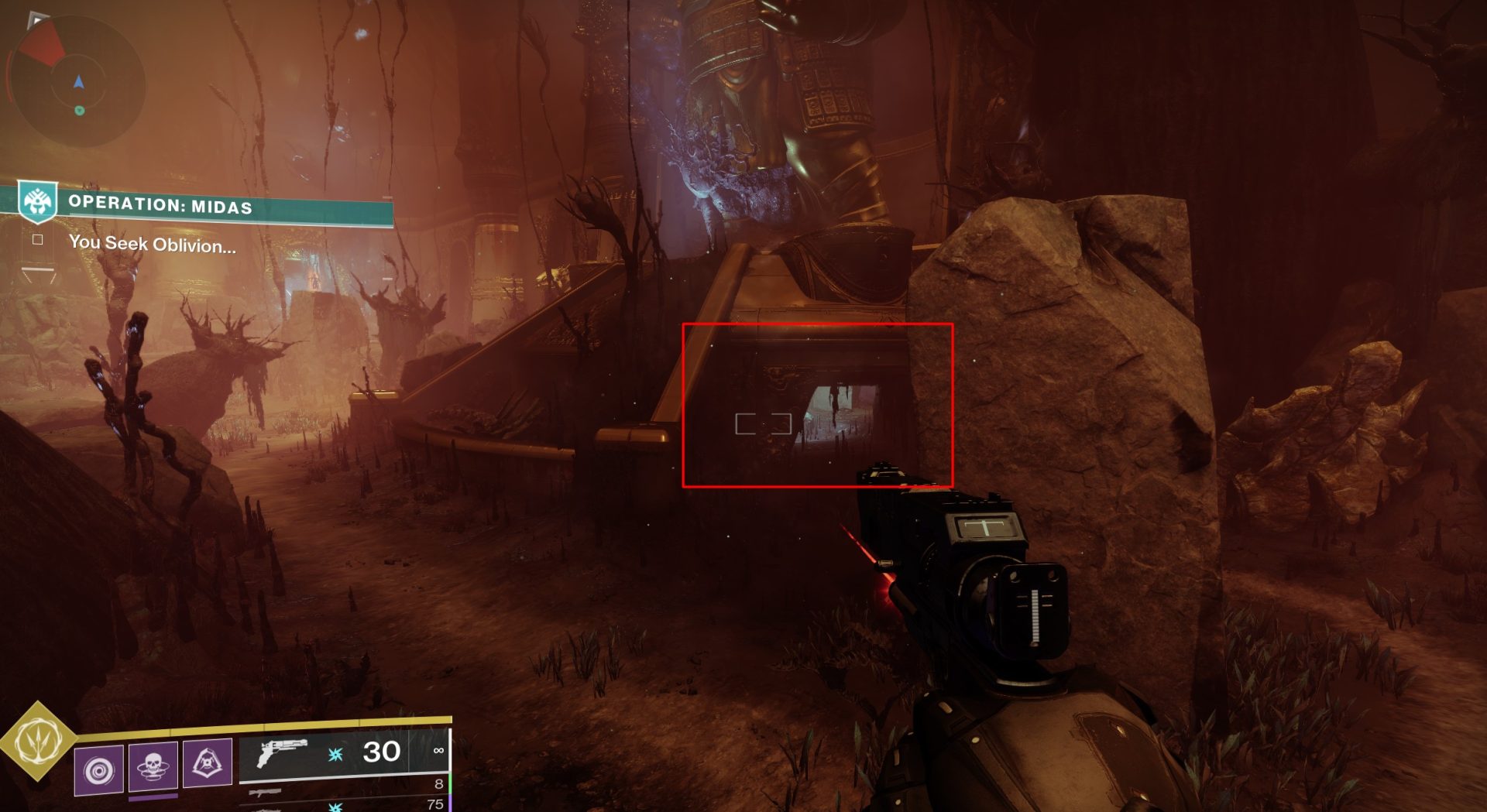Activate the purple rift class ability
This screenshot has width=1487, height=812.
[x=207, y=762]
